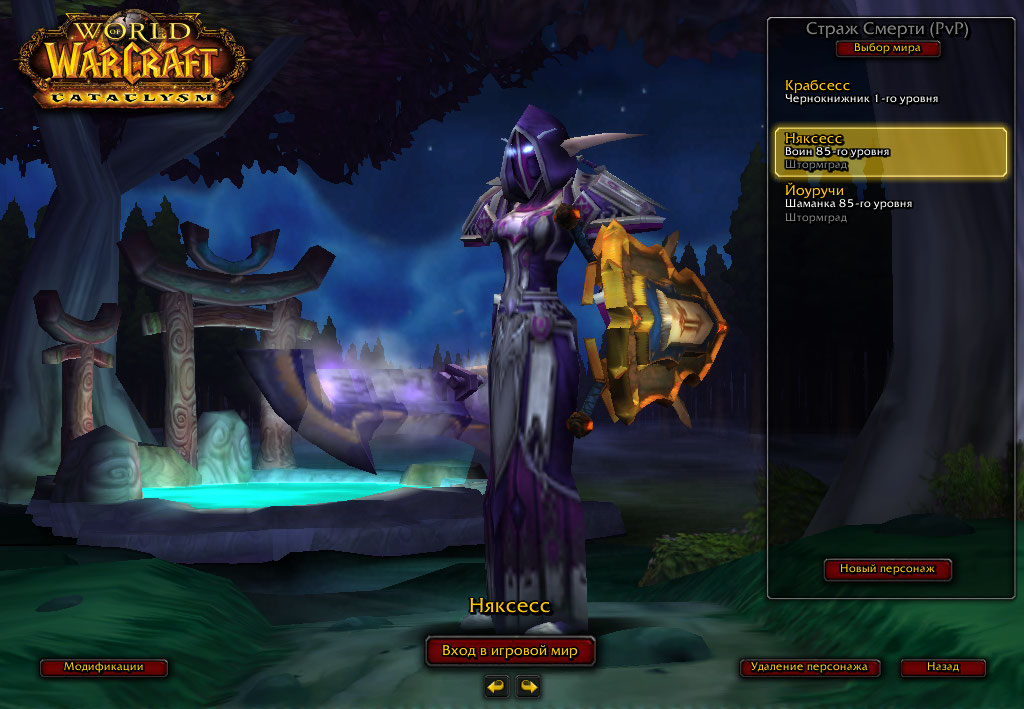Click Удаление персонажа to delete character
The height and width of the screenshot is (709, 1024).
810,667
